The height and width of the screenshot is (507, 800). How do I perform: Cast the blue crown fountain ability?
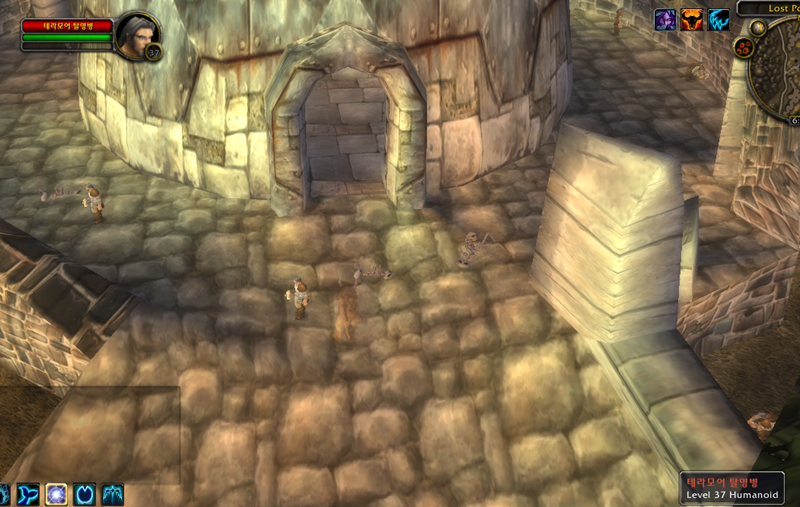[113, 494]
